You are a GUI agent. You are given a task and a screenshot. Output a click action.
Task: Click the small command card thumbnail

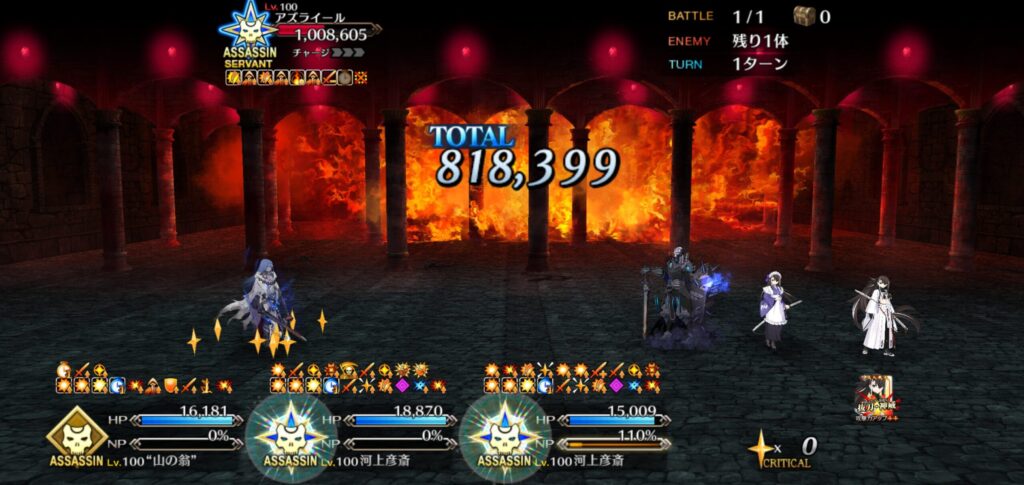click(x=876, y=395)
